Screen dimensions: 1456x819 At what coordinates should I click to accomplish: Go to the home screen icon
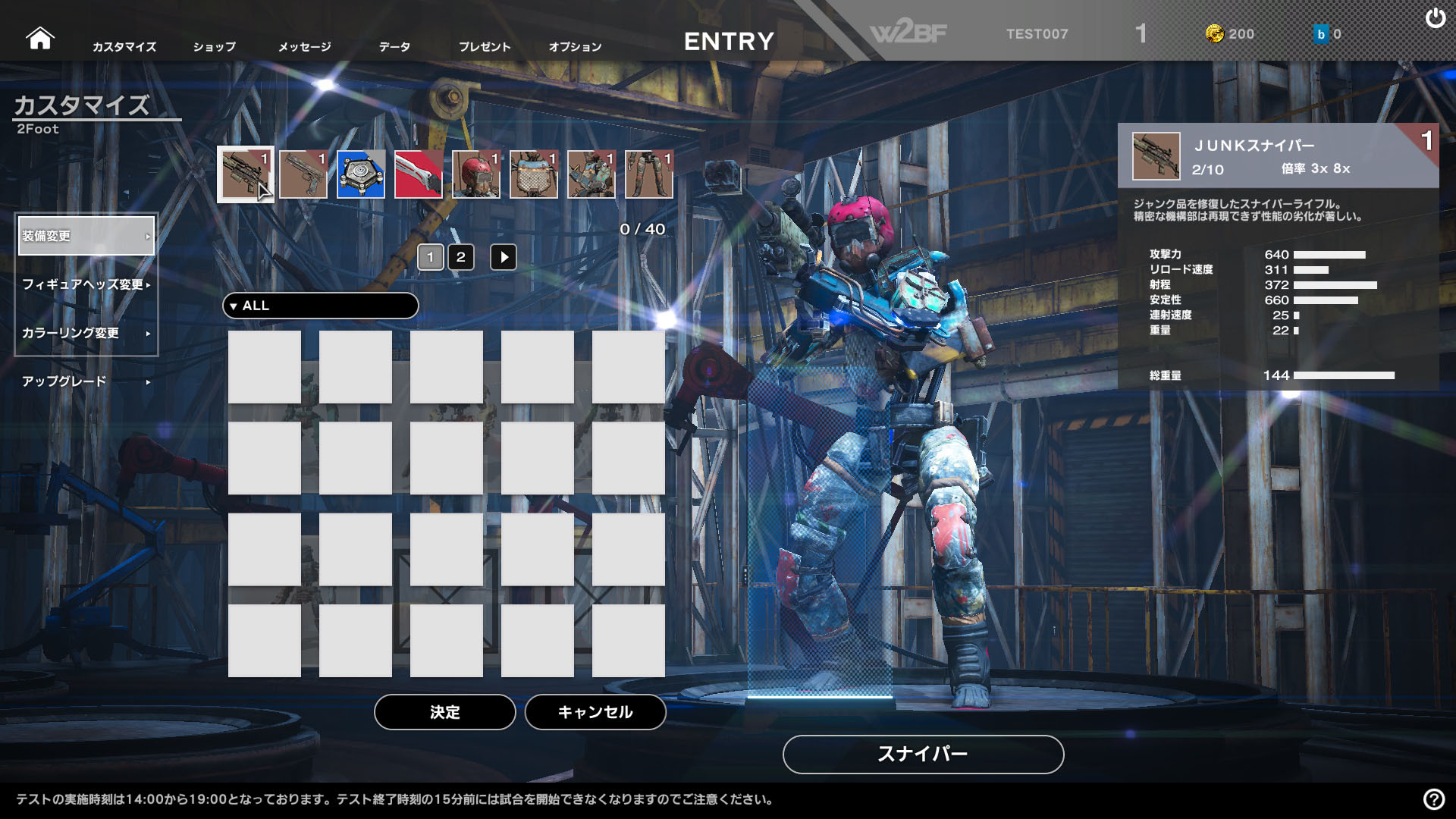pyautogui.click(x=39, y=38)
